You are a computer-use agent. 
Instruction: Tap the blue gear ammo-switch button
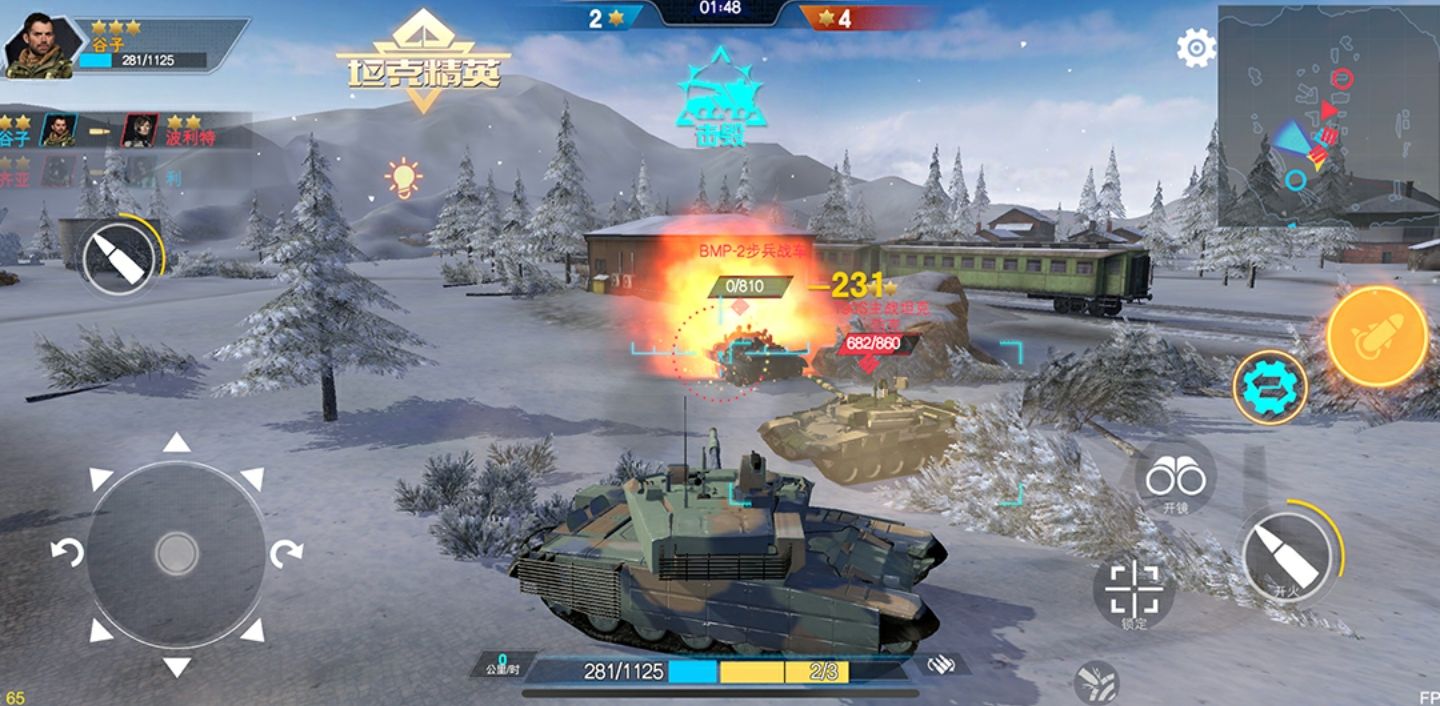[1269, 387]
